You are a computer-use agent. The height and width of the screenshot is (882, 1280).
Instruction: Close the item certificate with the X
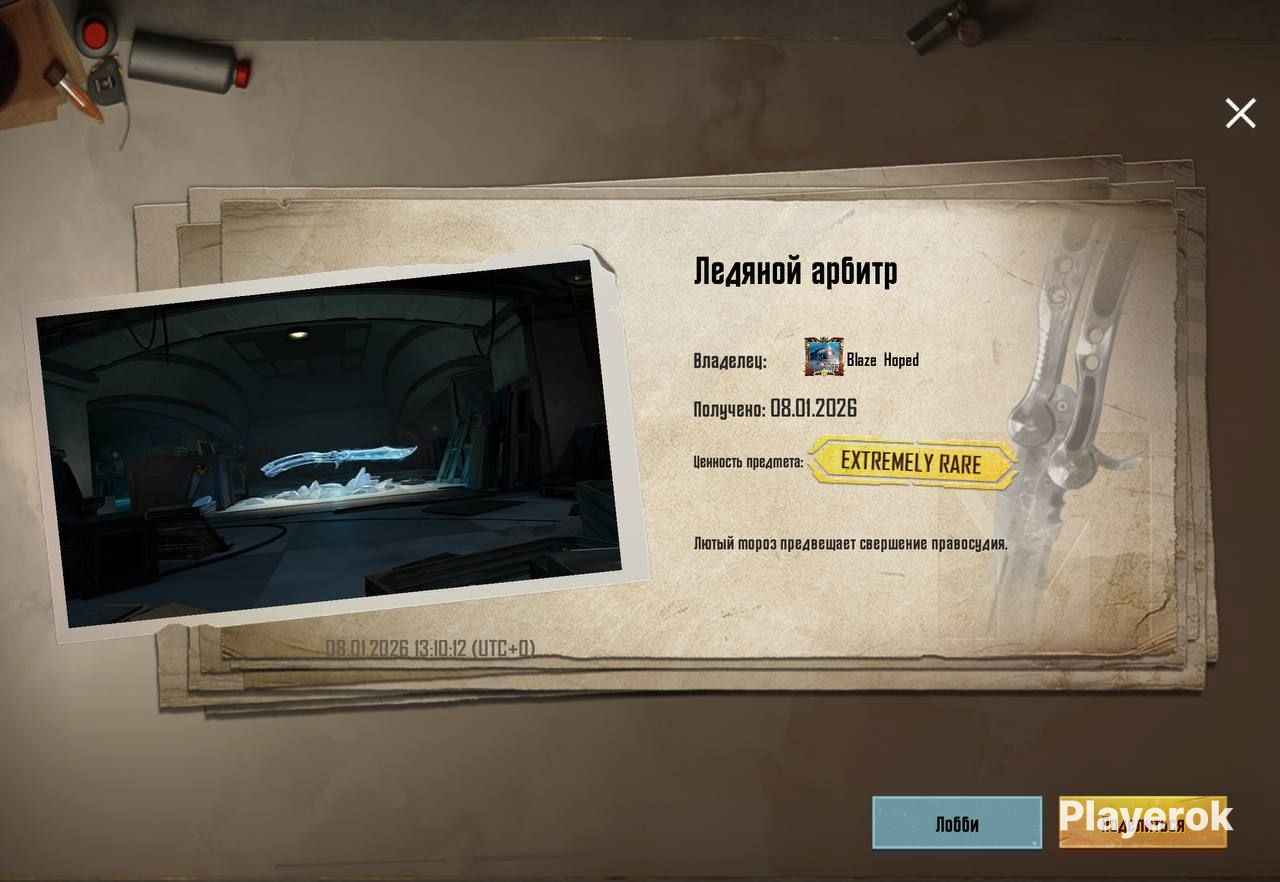[1240, 114]
